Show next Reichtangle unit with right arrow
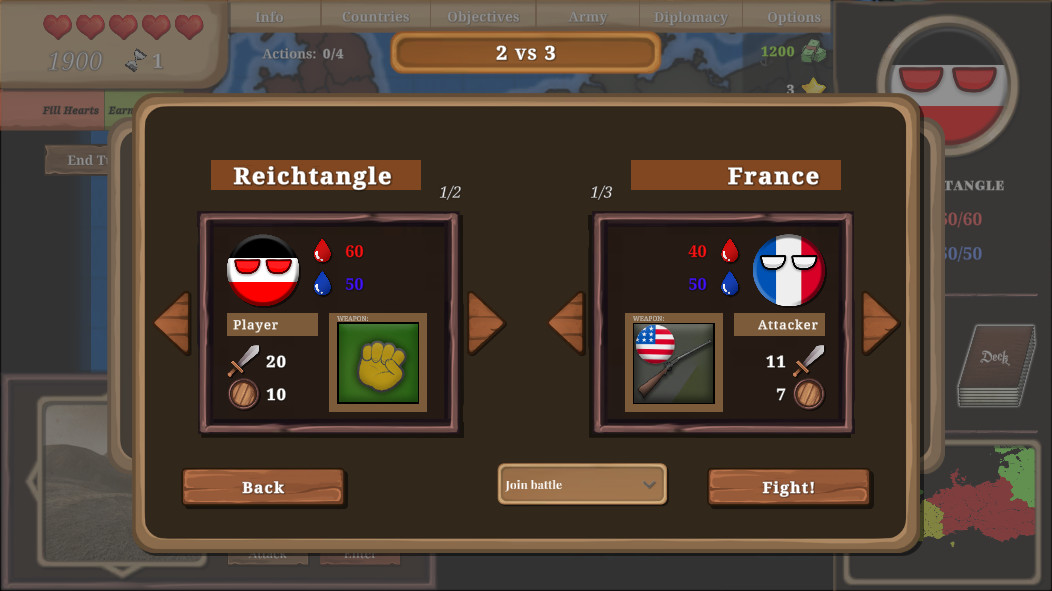This screenshot has width=1052, height=591. pyautogui.click(x=485, y=322)
